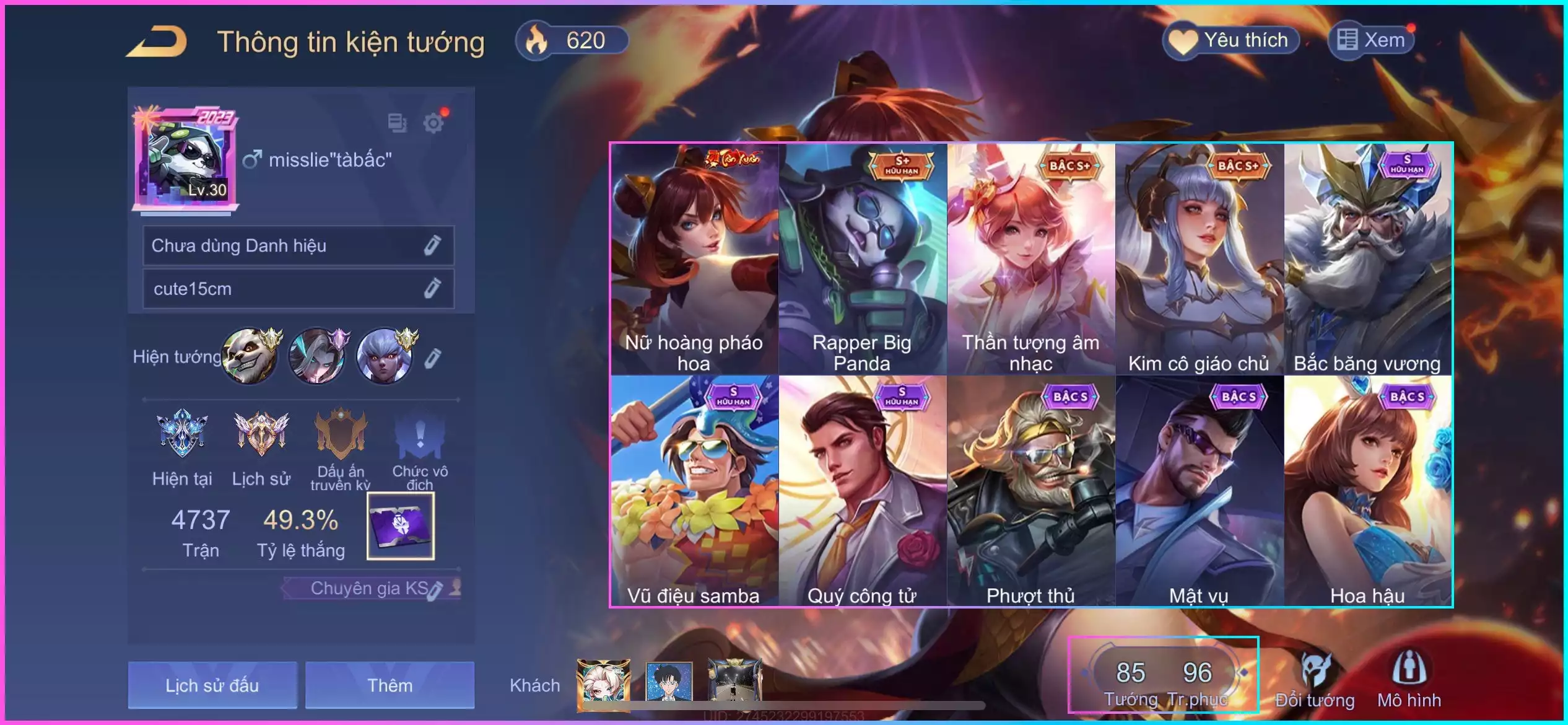Click the Thêm button
Screen dimensions: 1568x725
390,685
